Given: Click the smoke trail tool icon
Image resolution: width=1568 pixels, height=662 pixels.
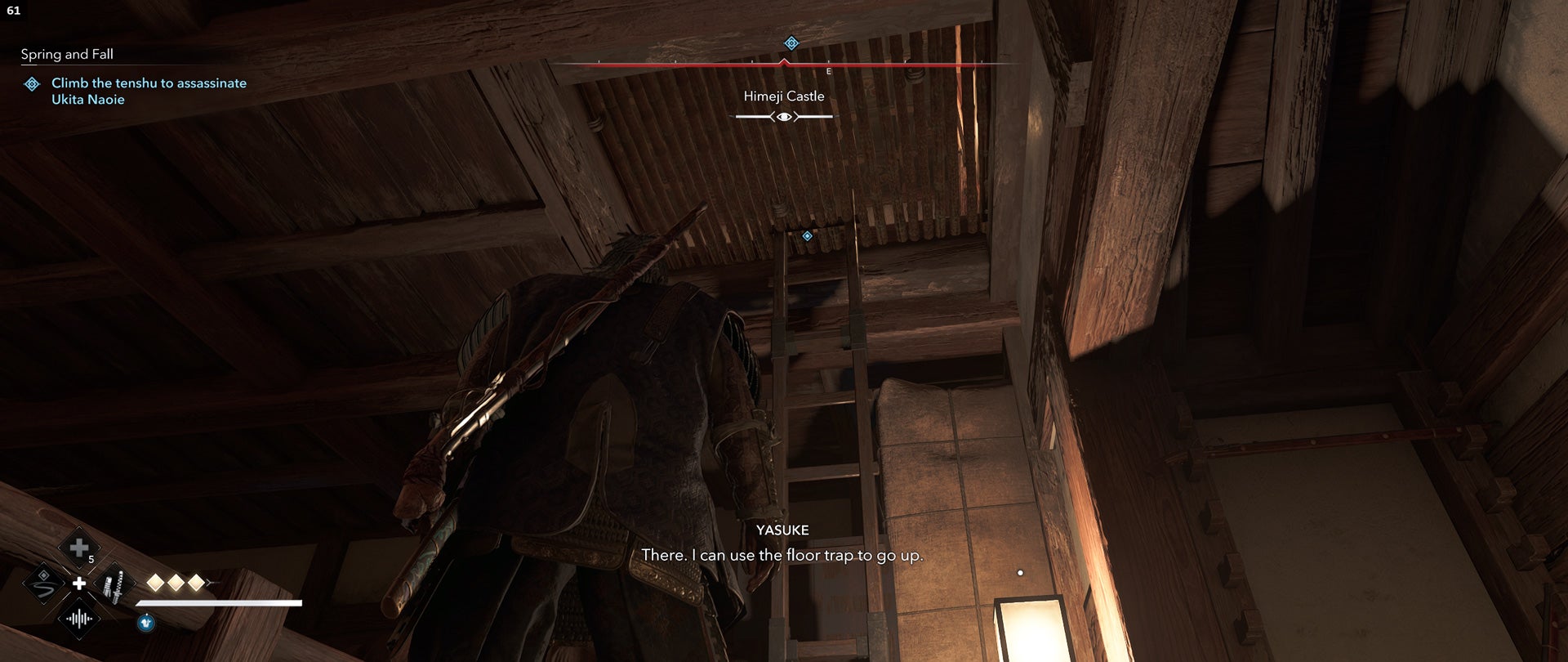Looking at the screenshot, I should click(x=42, y=585).
